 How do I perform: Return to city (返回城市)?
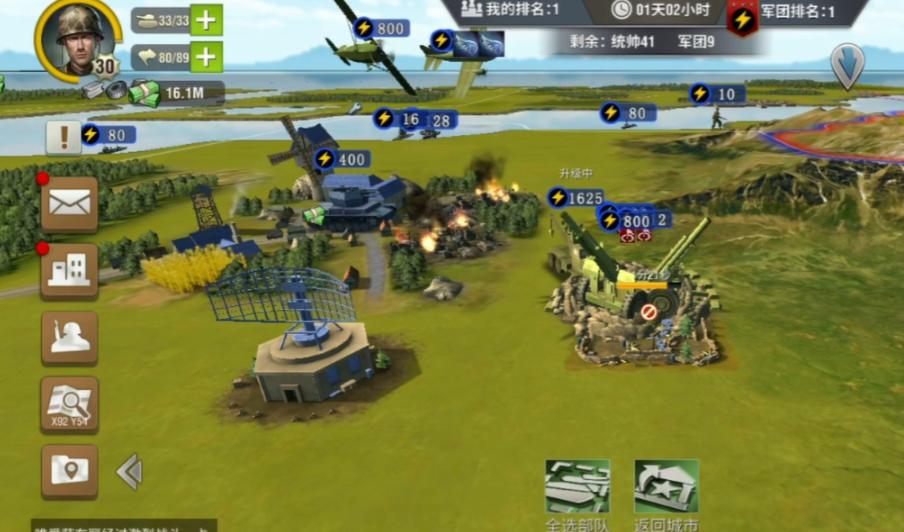666,488
